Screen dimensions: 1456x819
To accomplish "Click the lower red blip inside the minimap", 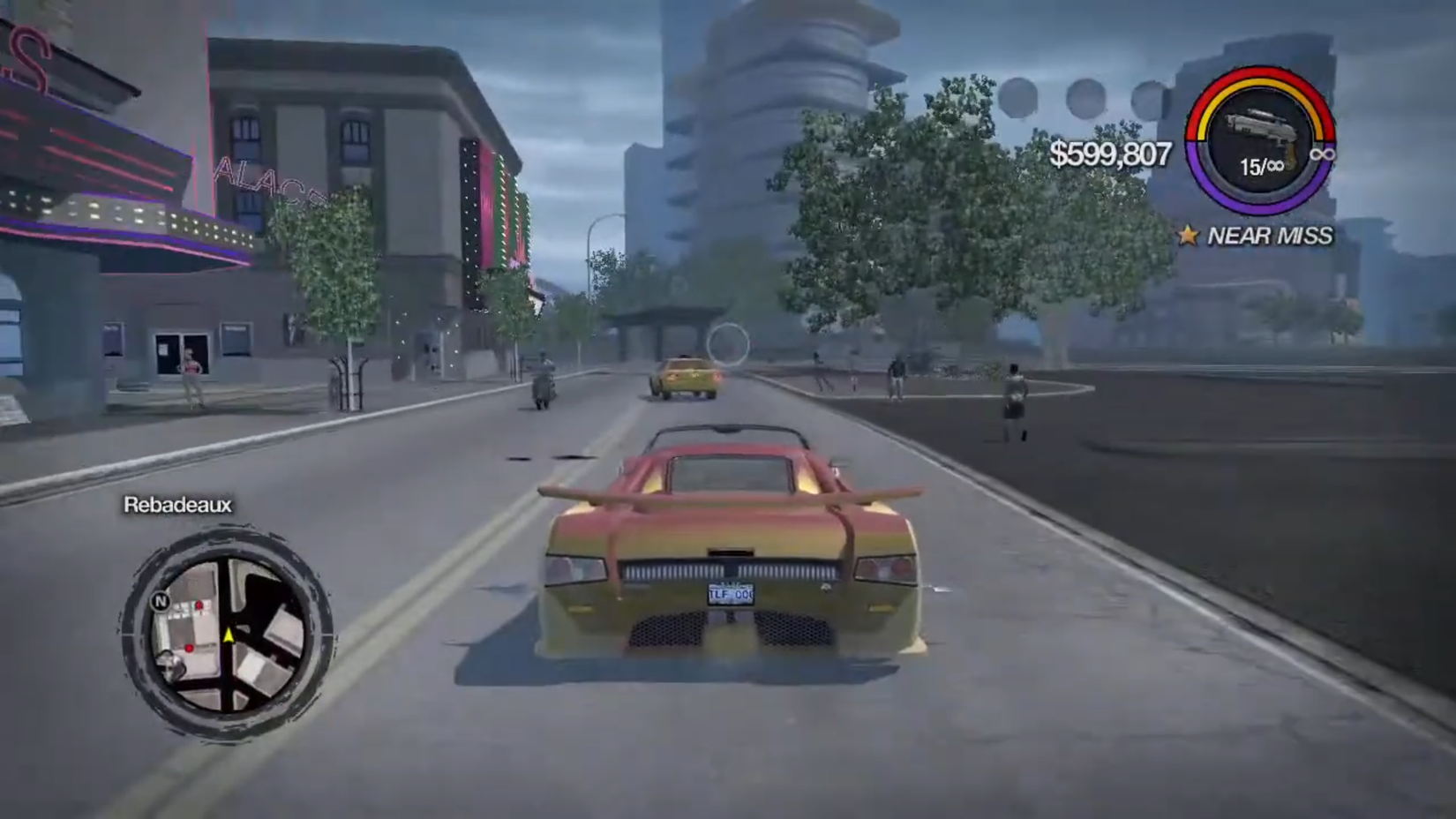I will [189, 648].
